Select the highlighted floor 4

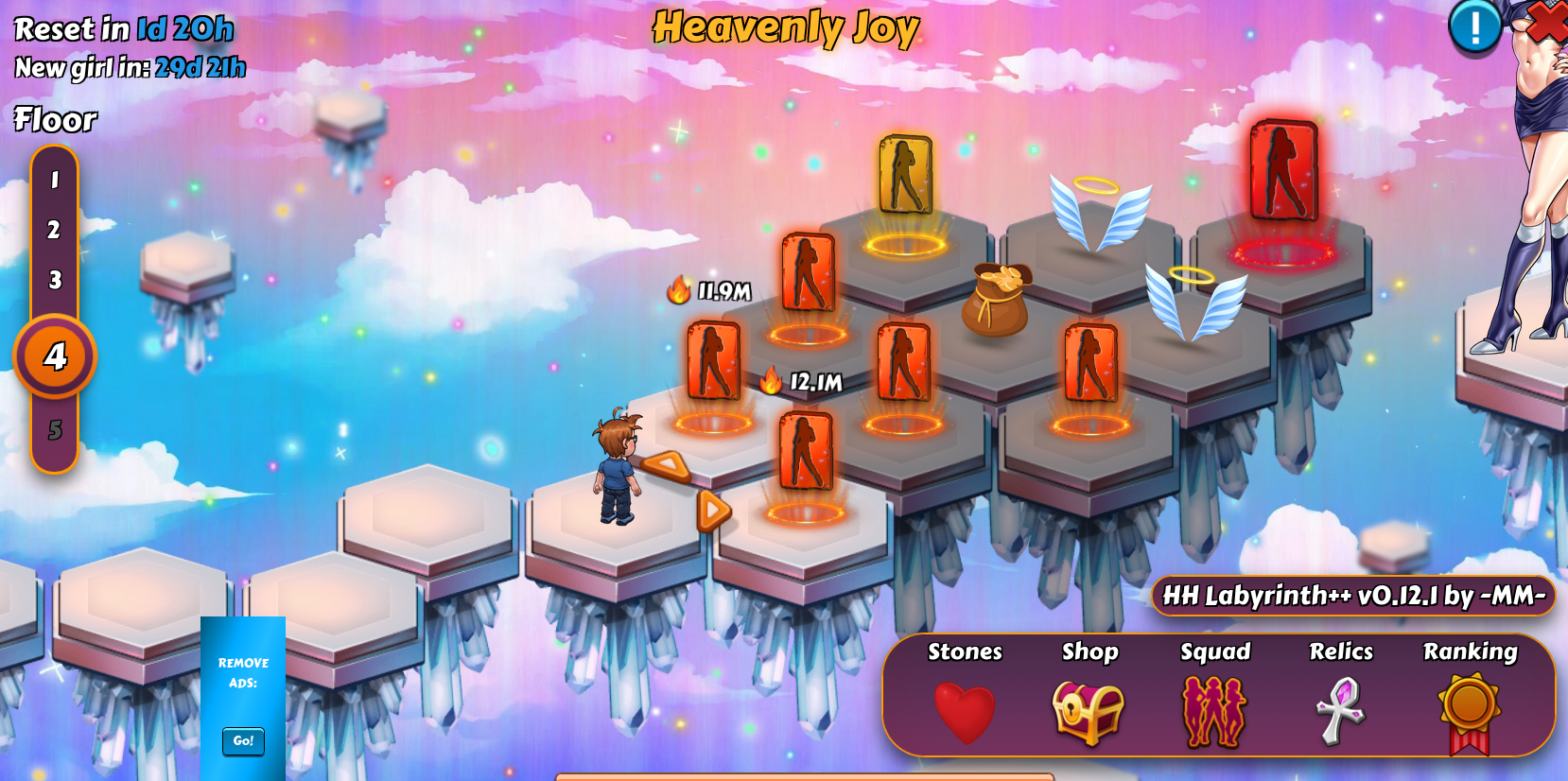click(x=55, y=356)
